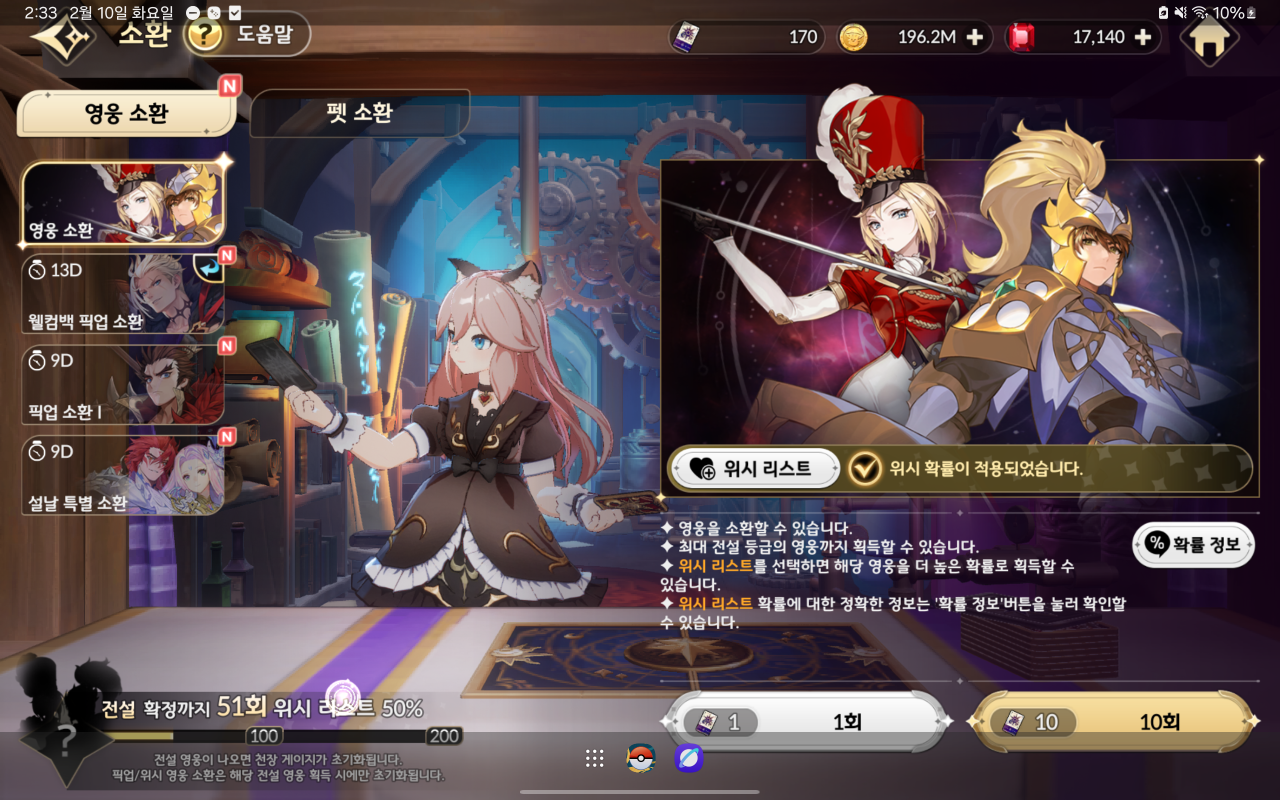
Task: Open the 도움말 question mark help icon
Action: 200,36
